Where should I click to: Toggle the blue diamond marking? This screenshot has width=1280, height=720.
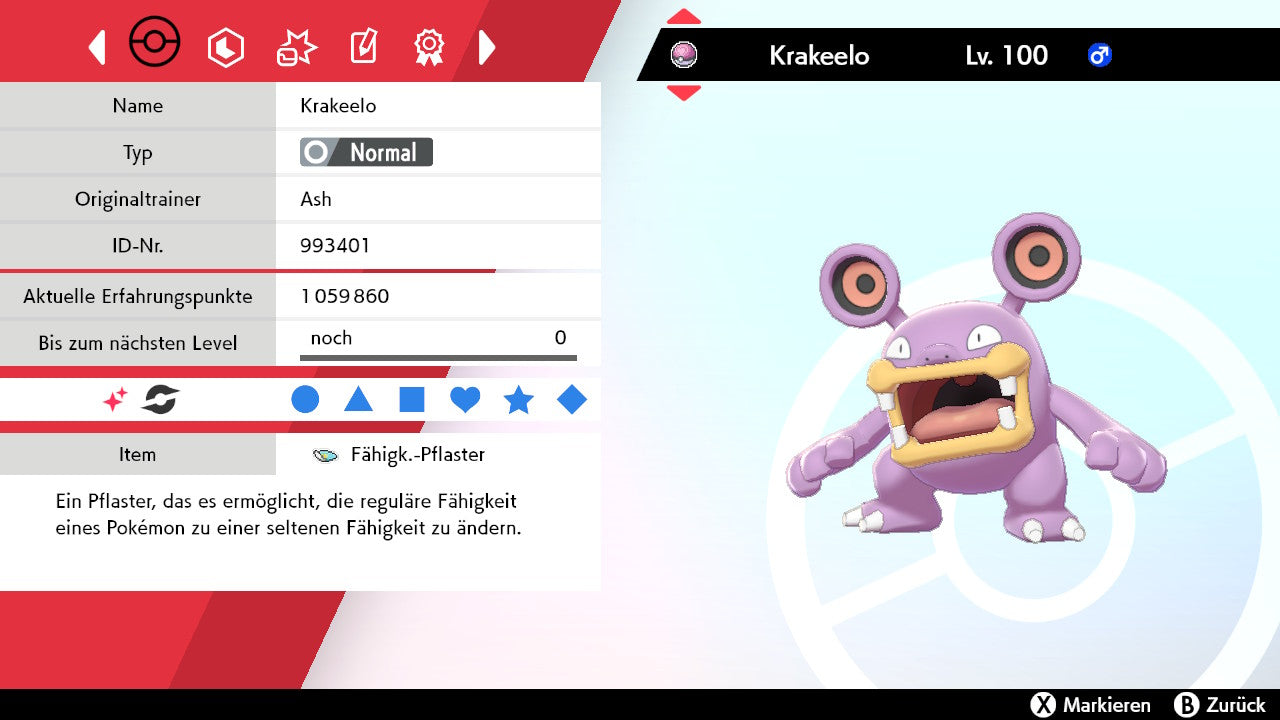(572, 400)
